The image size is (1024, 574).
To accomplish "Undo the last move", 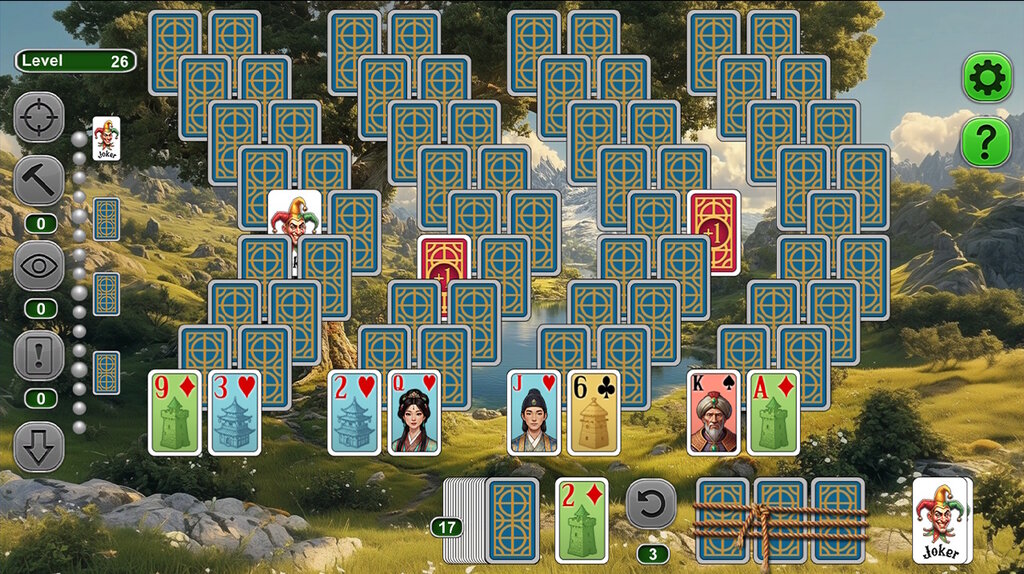I will point(651,505).
